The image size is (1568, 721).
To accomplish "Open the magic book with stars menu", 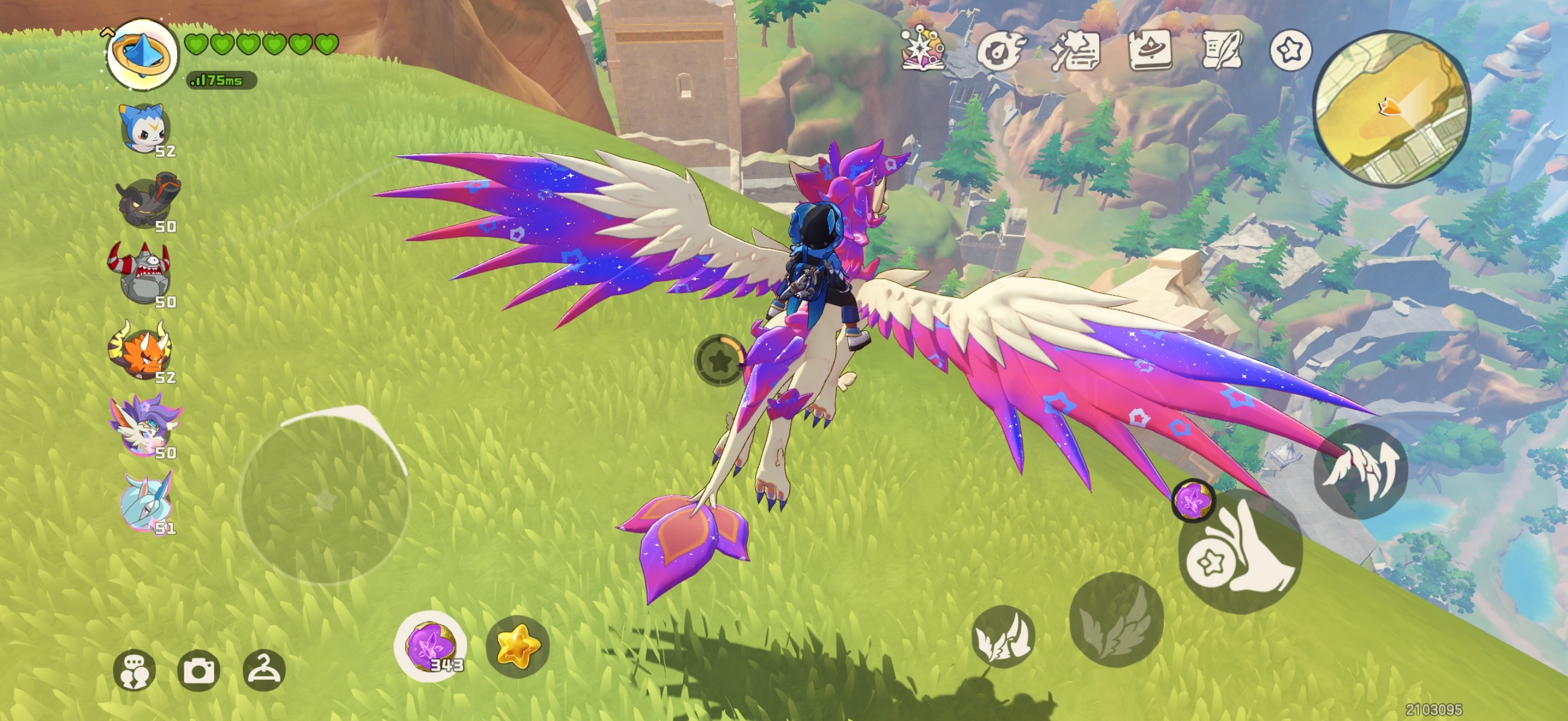I will [x=923, y=49].
